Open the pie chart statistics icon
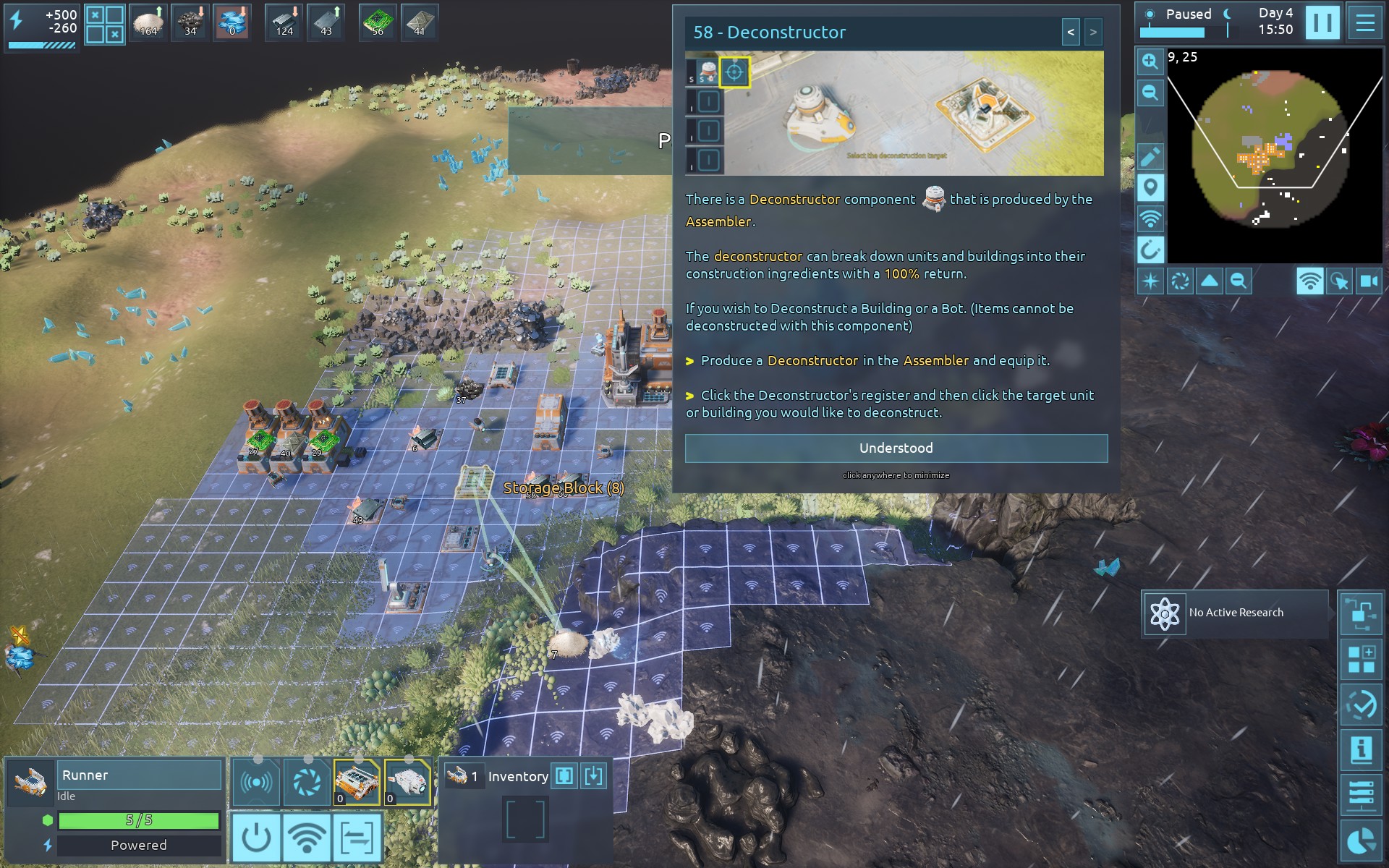Image resolution: width=1389 pixels, height=868 pixels. (1361, 841)
